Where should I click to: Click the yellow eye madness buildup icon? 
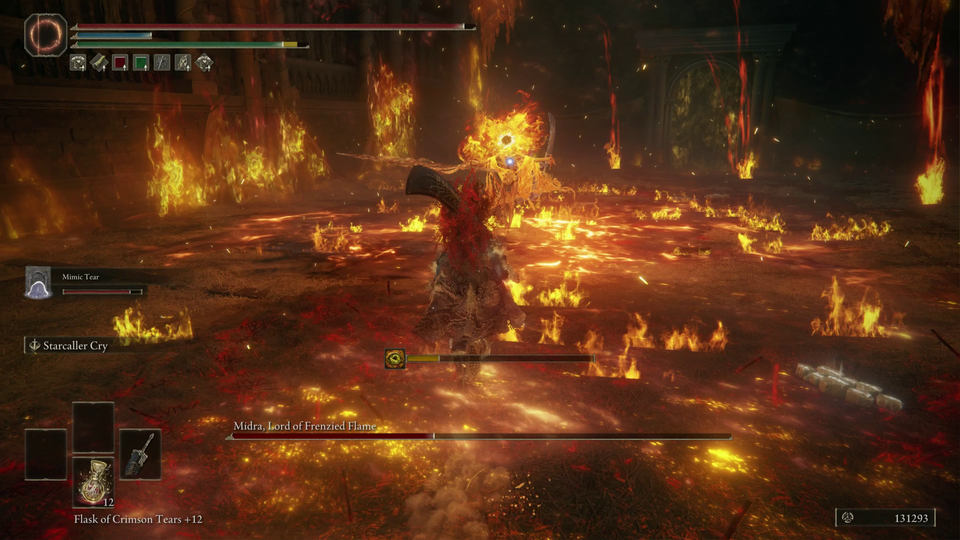[x=395, y=358]
